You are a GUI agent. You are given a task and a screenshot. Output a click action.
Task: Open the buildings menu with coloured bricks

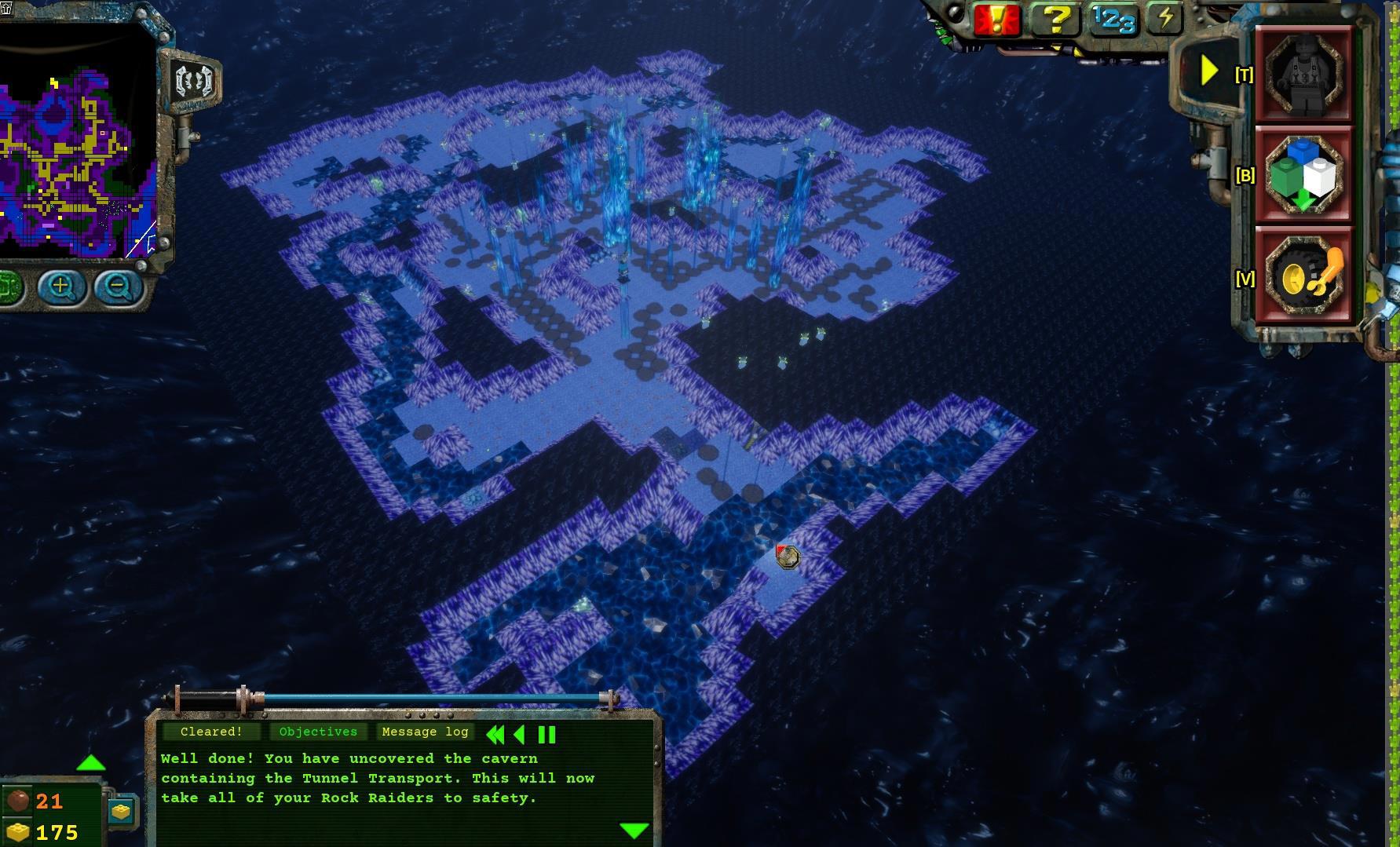[x=1304, y=176]
